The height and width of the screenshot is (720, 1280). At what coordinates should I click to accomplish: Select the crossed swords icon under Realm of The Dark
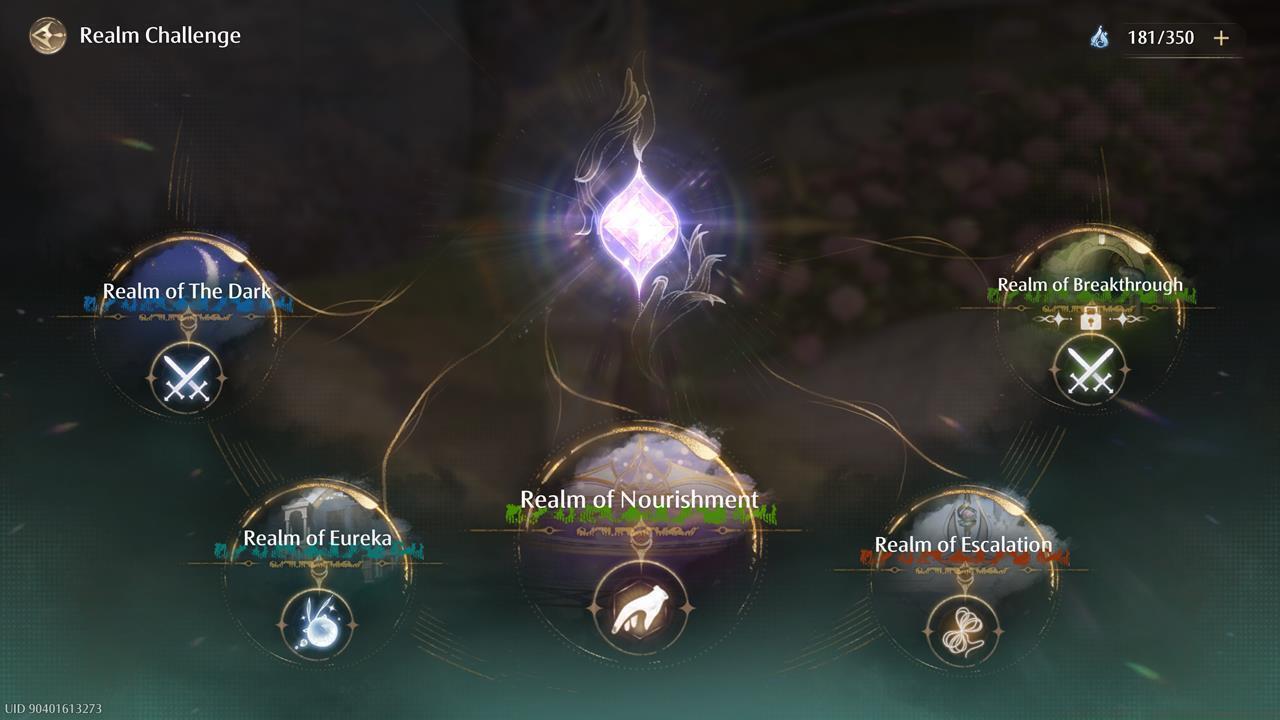point(188,375)
